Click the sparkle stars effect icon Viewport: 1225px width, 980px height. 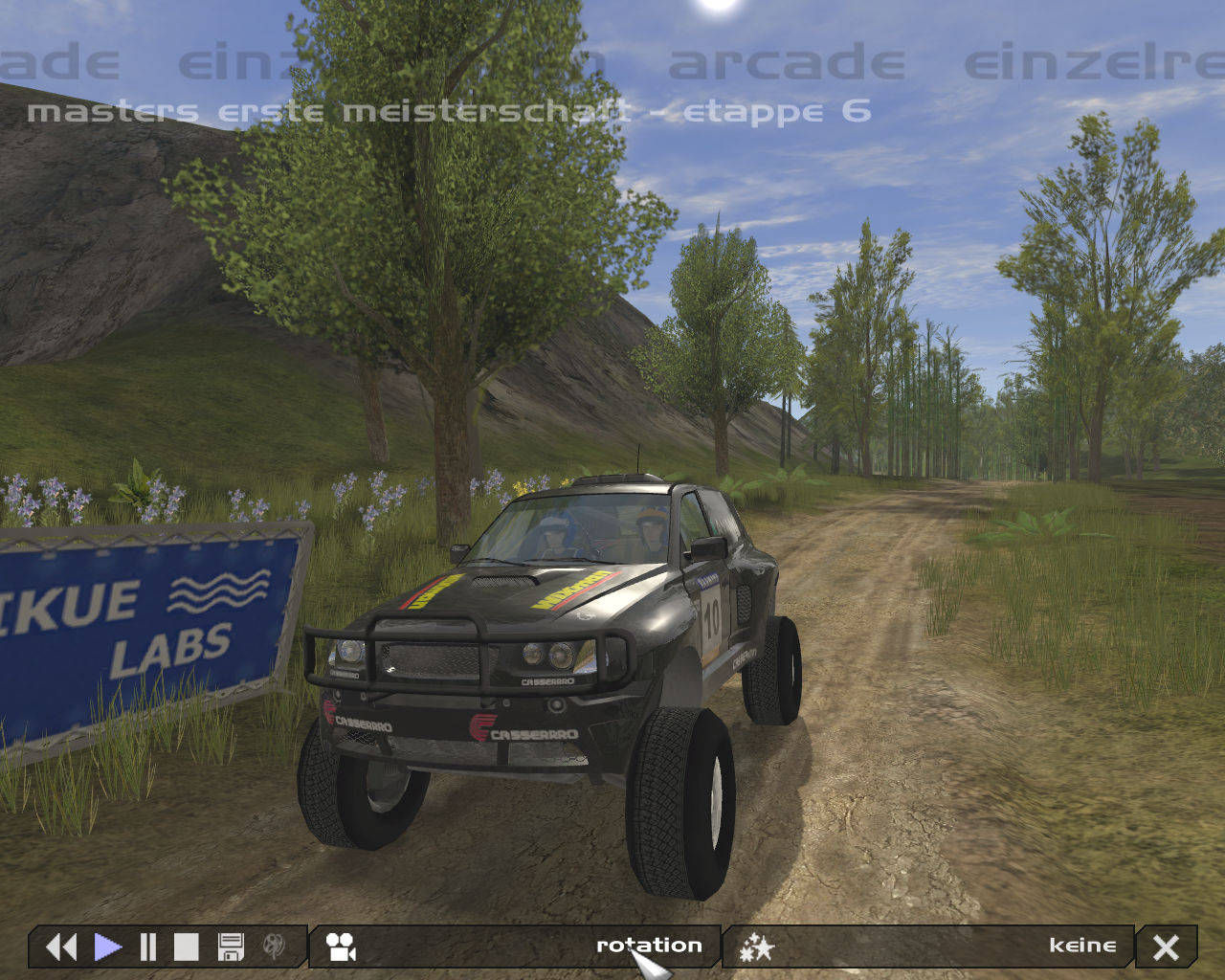click(x=756, y=947)
